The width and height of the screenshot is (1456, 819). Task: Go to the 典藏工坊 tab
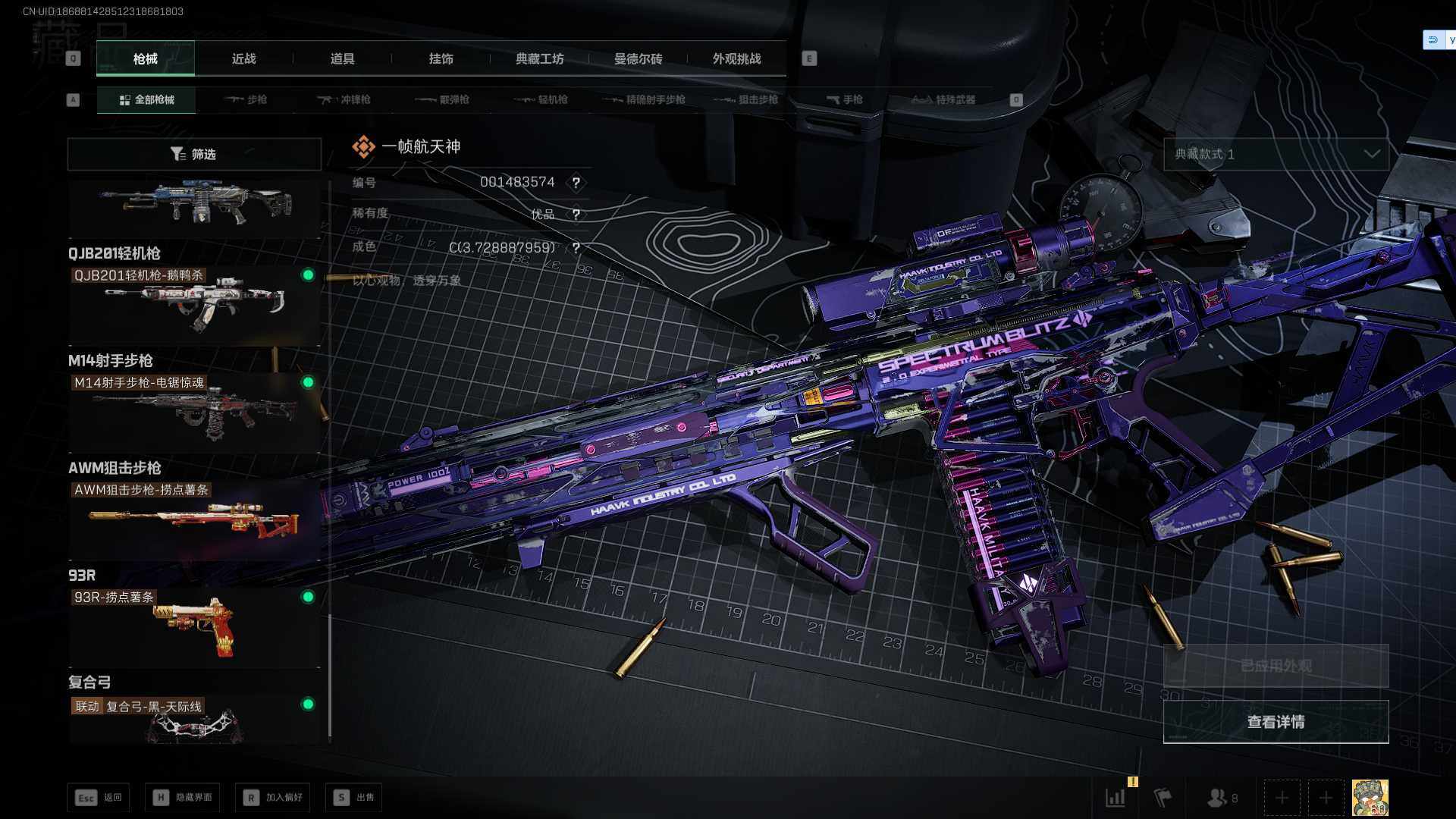(539, 59)
